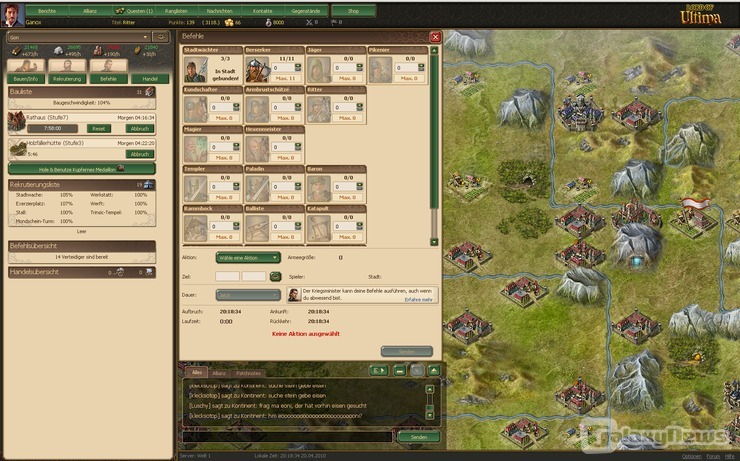The height and width of the screenshot is (461, 740).
Task: Show the Ranglisten rankings
Action: 177,10
